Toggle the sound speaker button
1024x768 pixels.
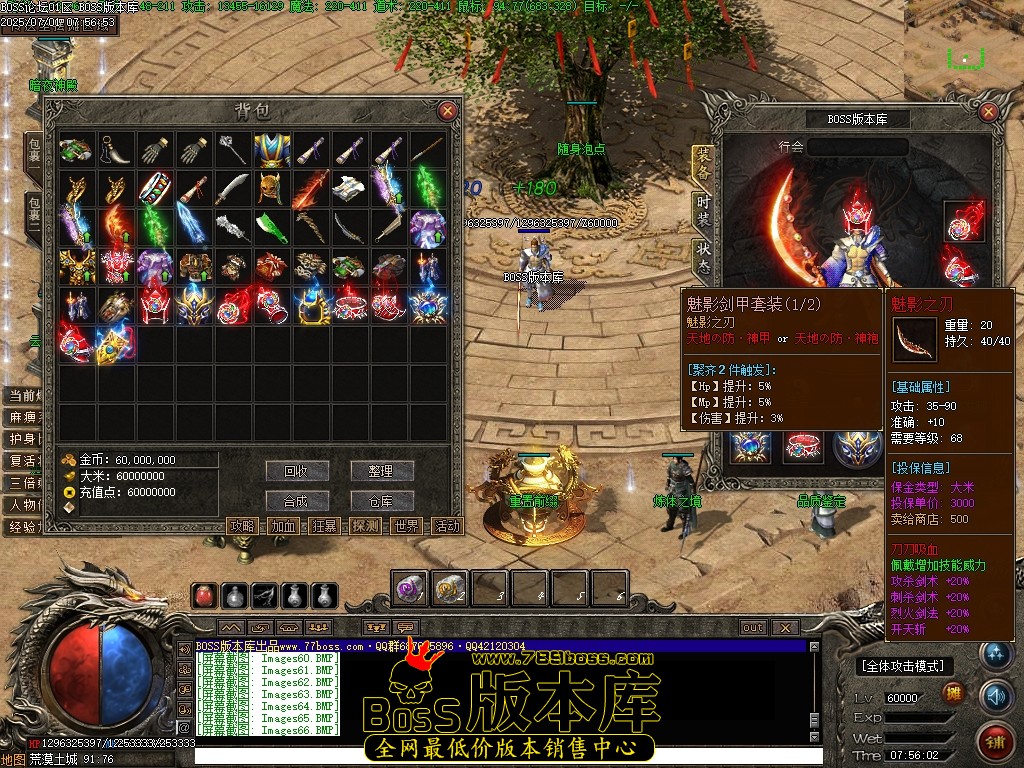pyautogui.click(x=995, y=694)
